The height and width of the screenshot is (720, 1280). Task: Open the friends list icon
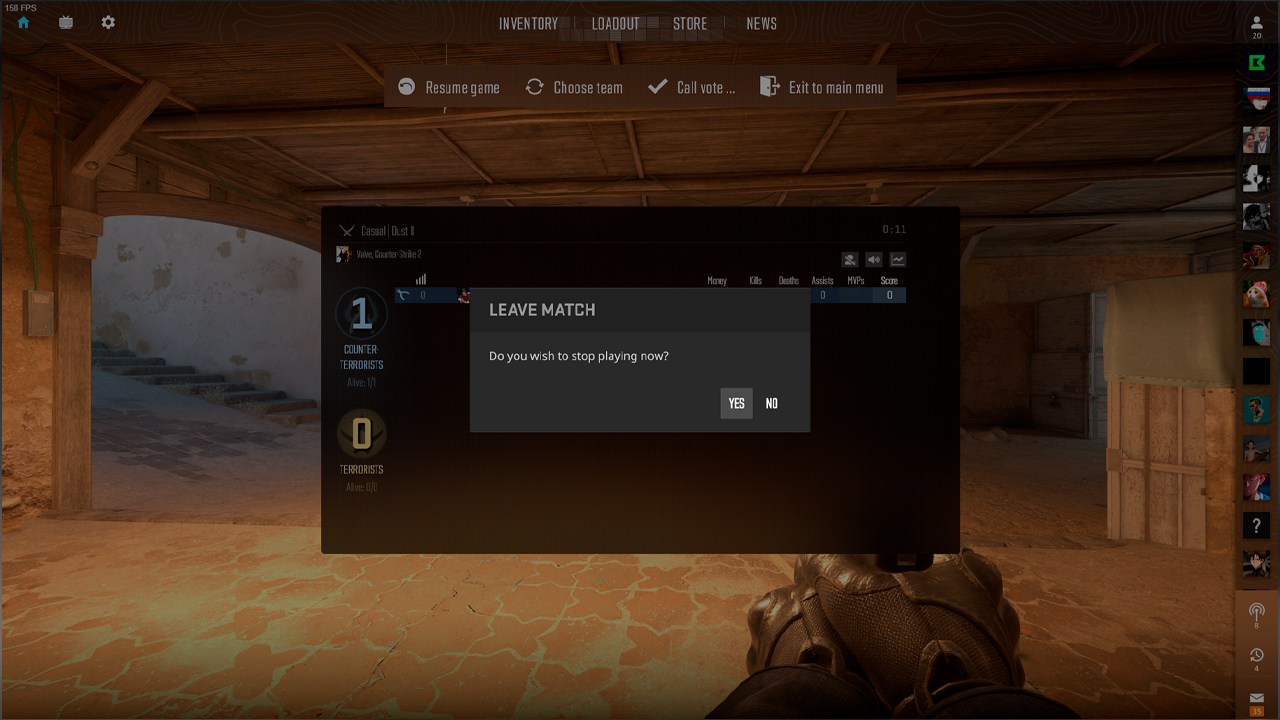pyautogui.click(x=1257, y=24)
